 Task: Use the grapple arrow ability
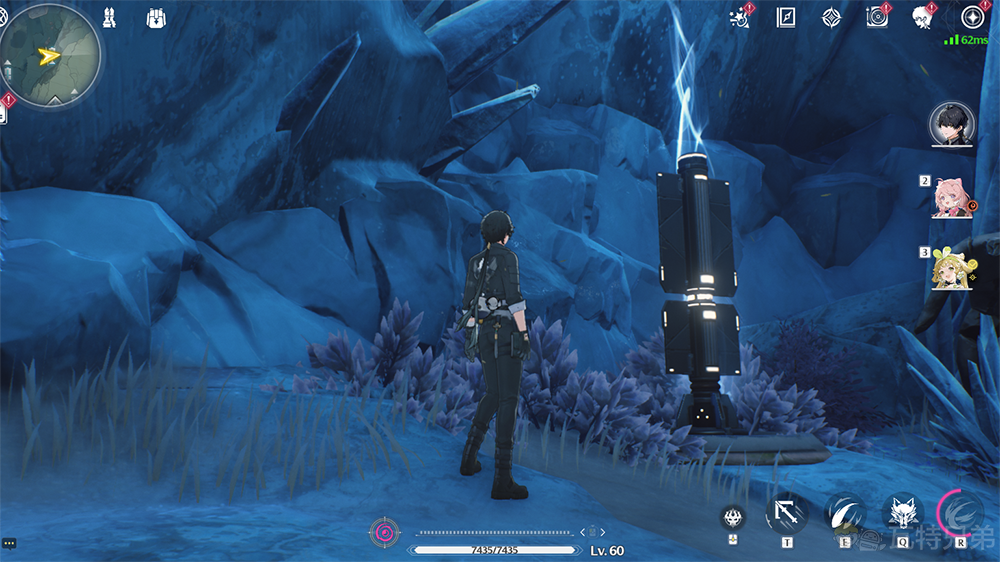(x=786, y=516)
